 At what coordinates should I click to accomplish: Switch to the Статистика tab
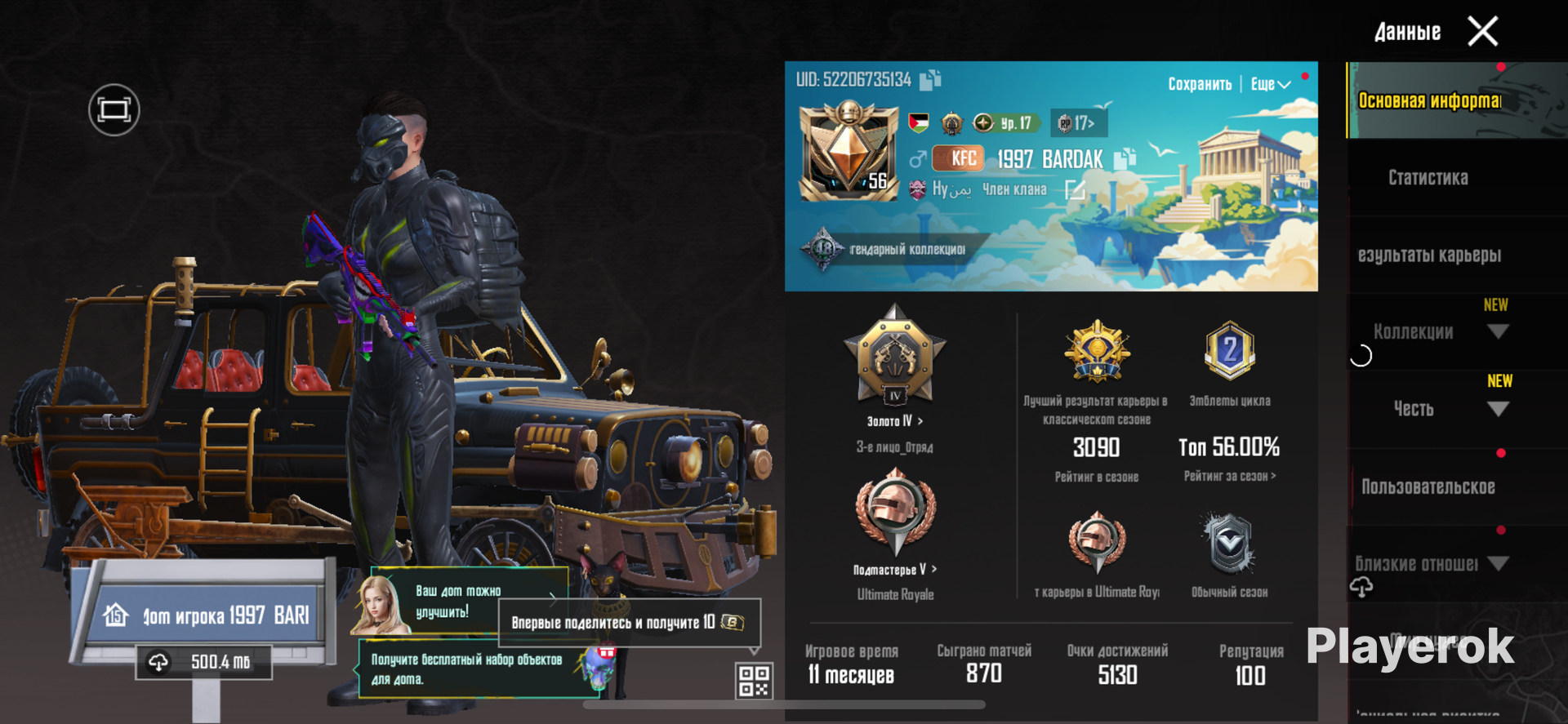(1428, 178)
